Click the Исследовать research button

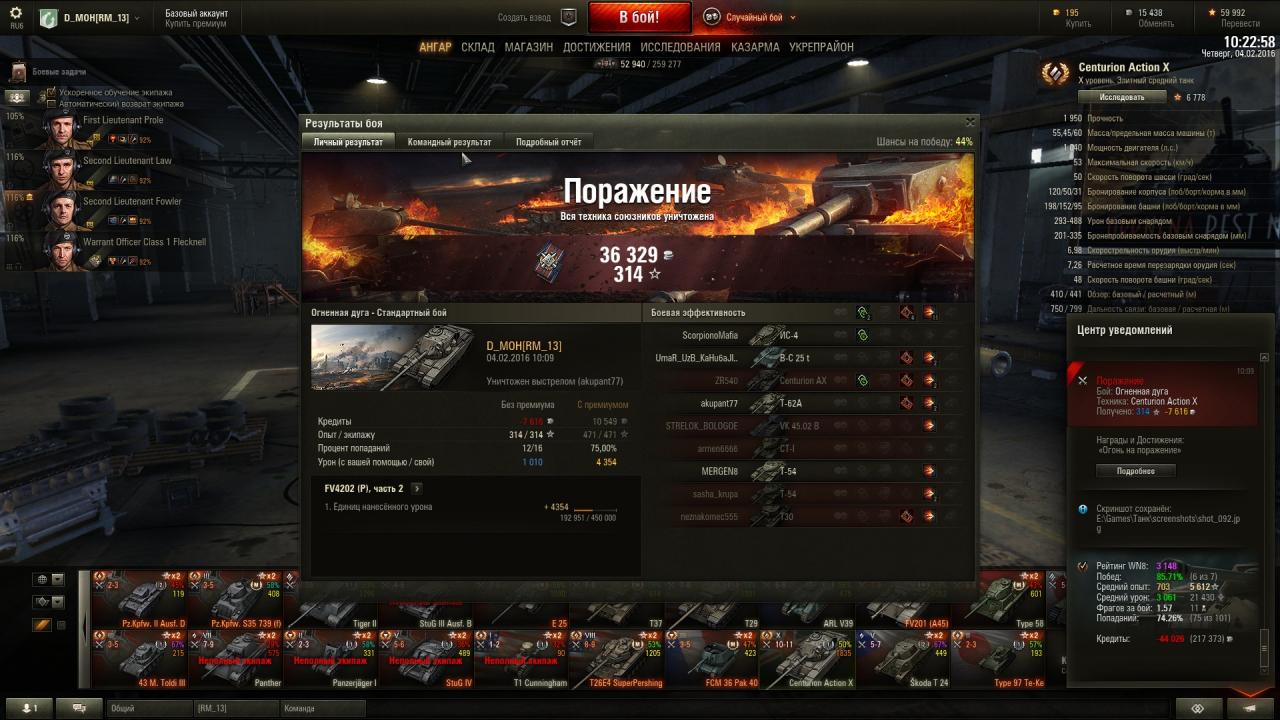click(x=1122, y=97)
